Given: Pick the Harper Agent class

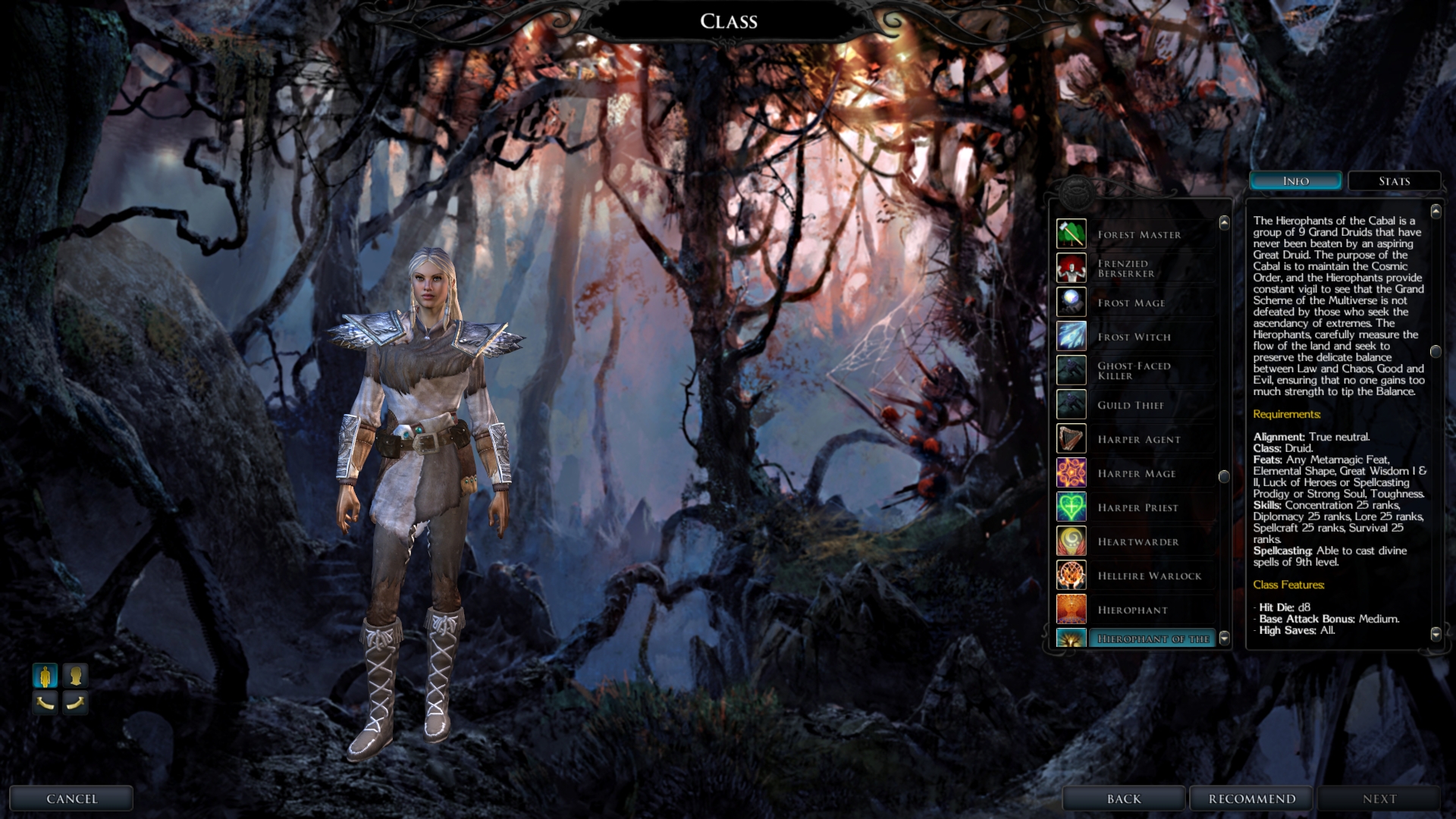Looking at the screenshot, I should click(x=1138, y=439).
